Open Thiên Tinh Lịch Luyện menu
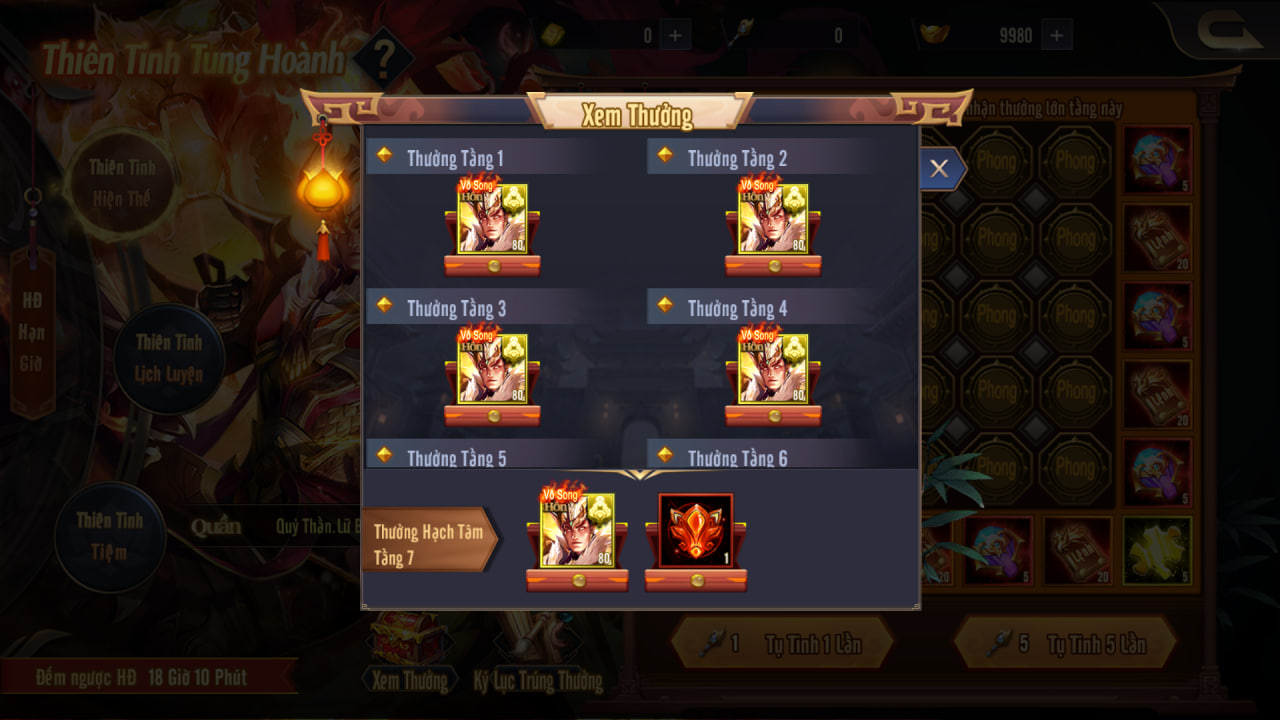The height and width of the screenshot is (720, 1280). pyautogui.click(x=169, y=358)
